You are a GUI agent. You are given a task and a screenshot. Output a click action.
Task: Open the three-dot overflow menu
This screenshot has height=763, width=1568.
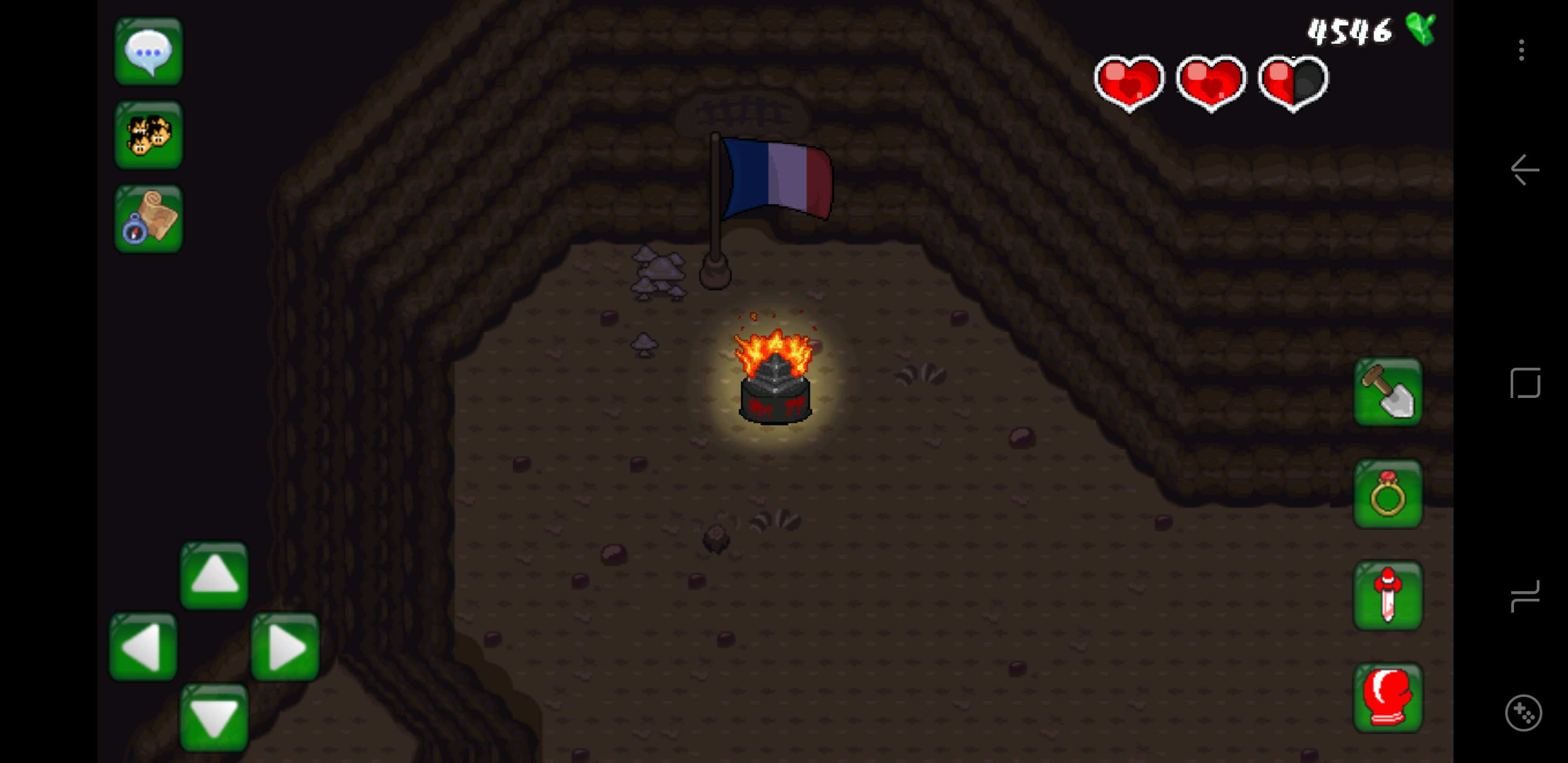tap(1521, 50)
